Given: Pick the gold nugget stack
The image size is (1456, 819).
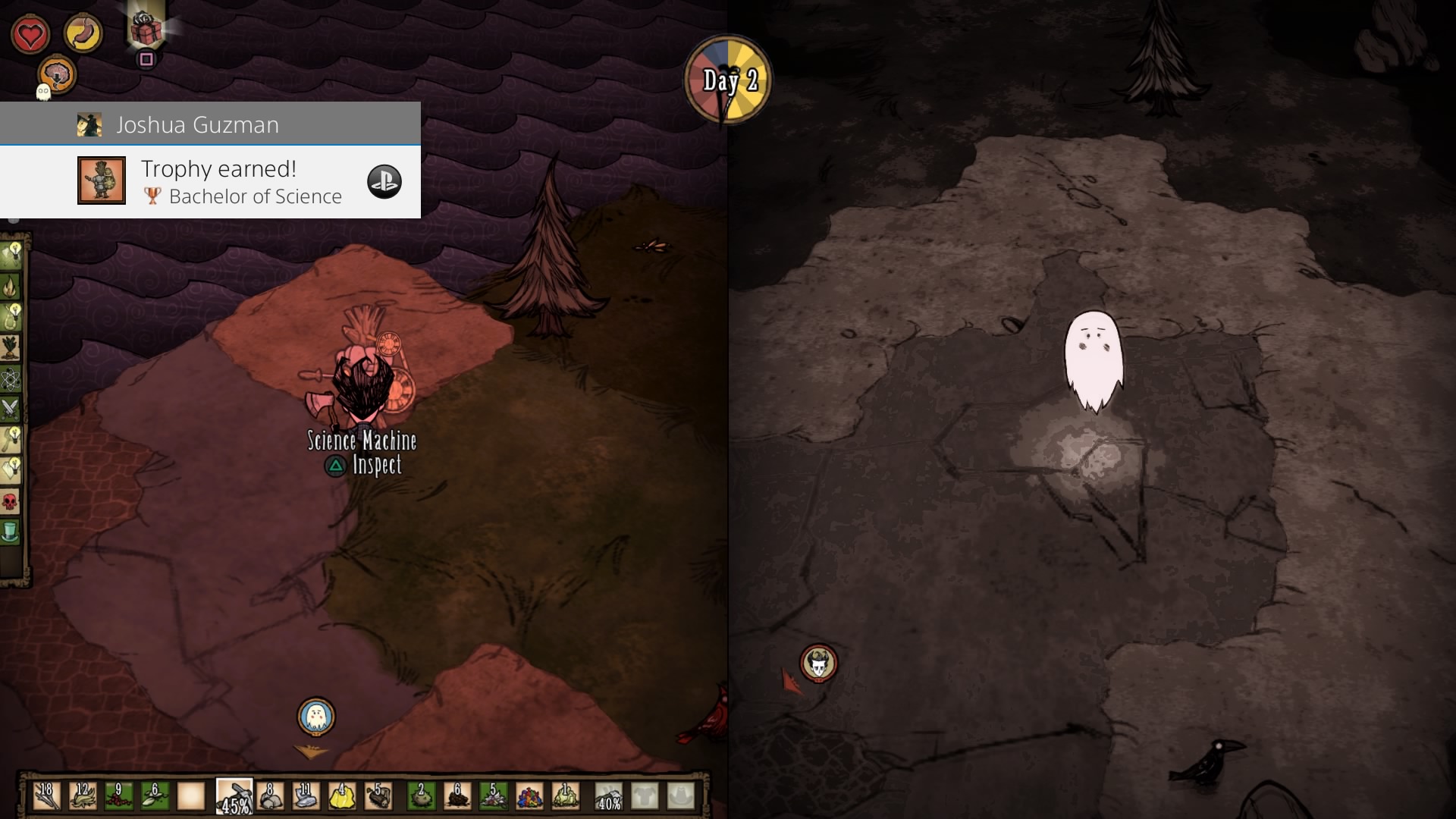Looking at the screenshot, I should [342, 796].
